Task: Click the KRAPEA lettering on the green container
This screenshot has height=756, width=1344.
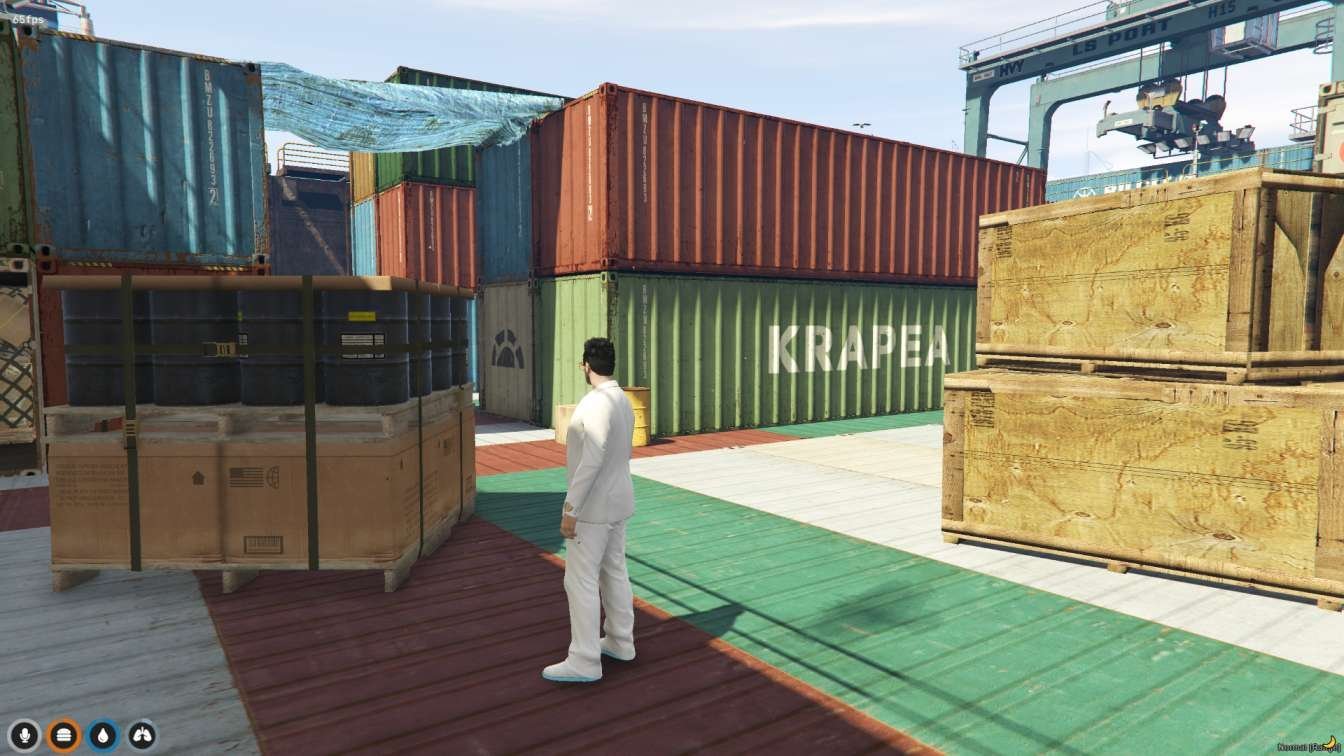Action: (860, 348)
